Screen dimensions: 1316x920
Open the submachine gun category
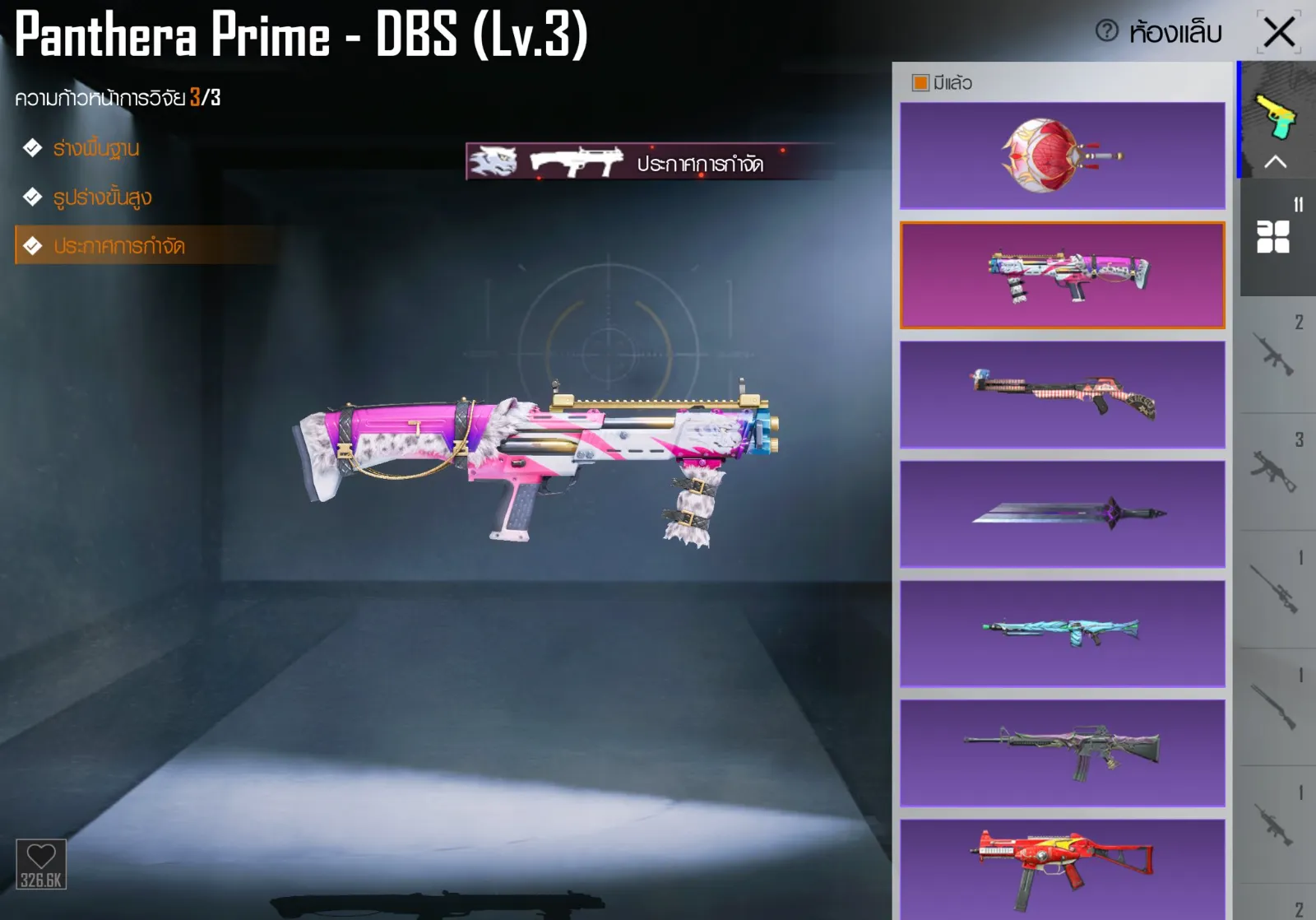coord(1273,472)
